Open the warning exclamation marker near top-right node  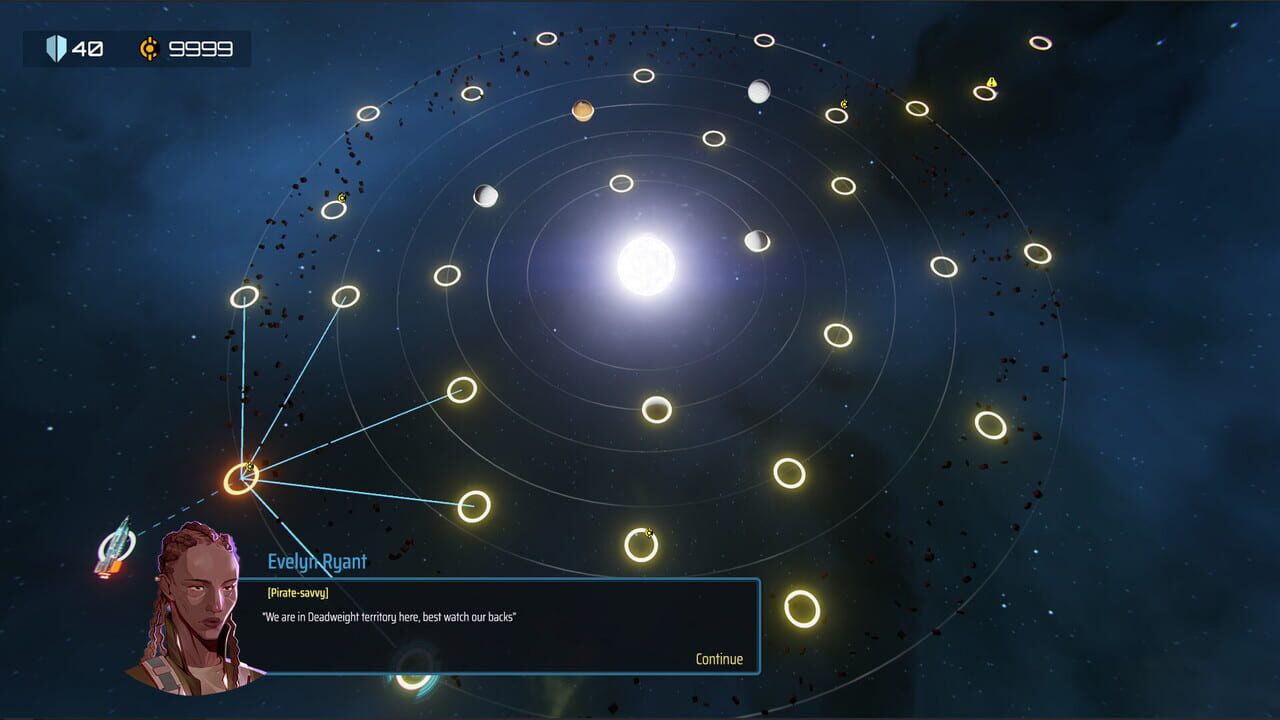click(992, 82)
